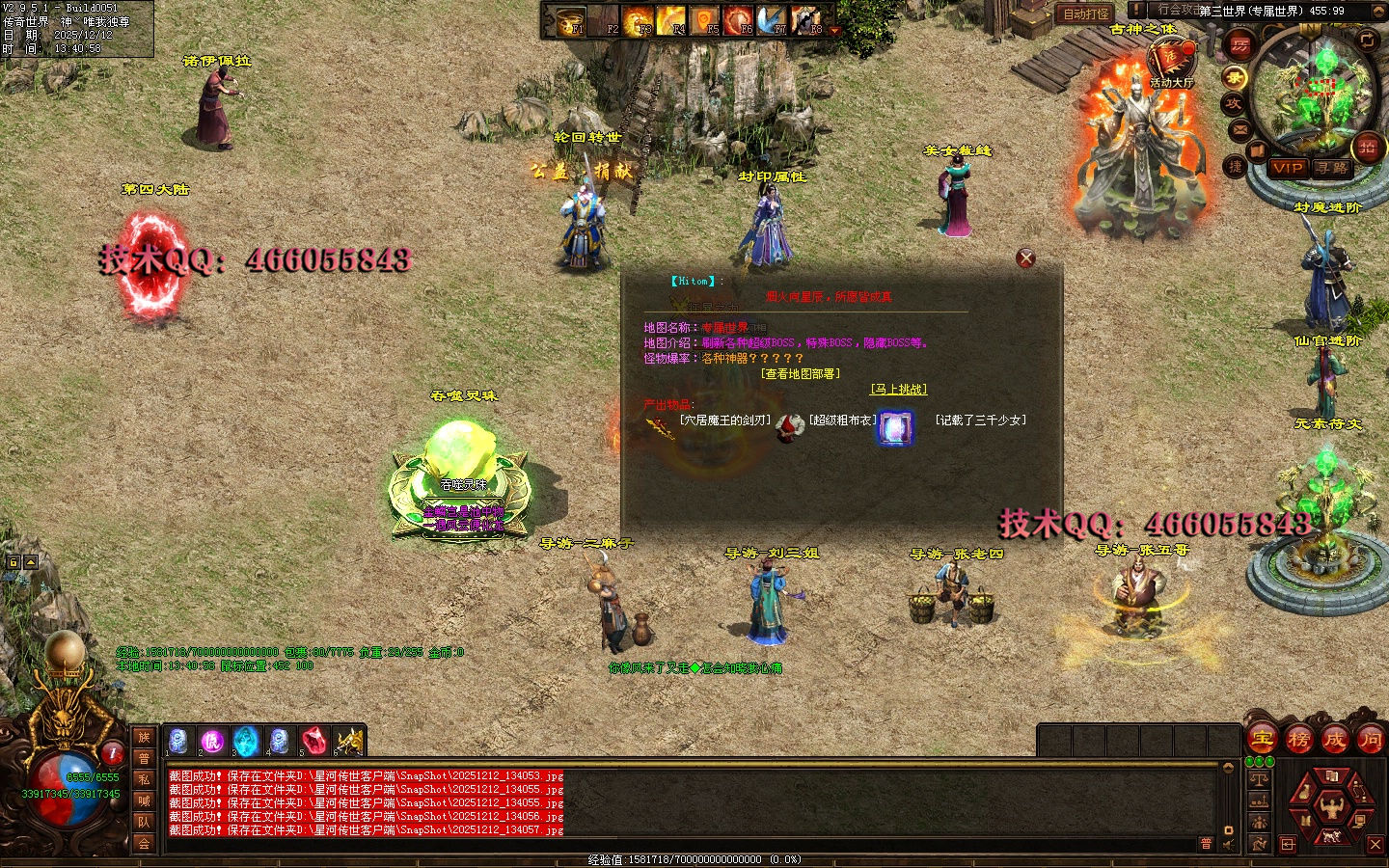
Task: Close the map info dialog
Action: (1026, 258)
